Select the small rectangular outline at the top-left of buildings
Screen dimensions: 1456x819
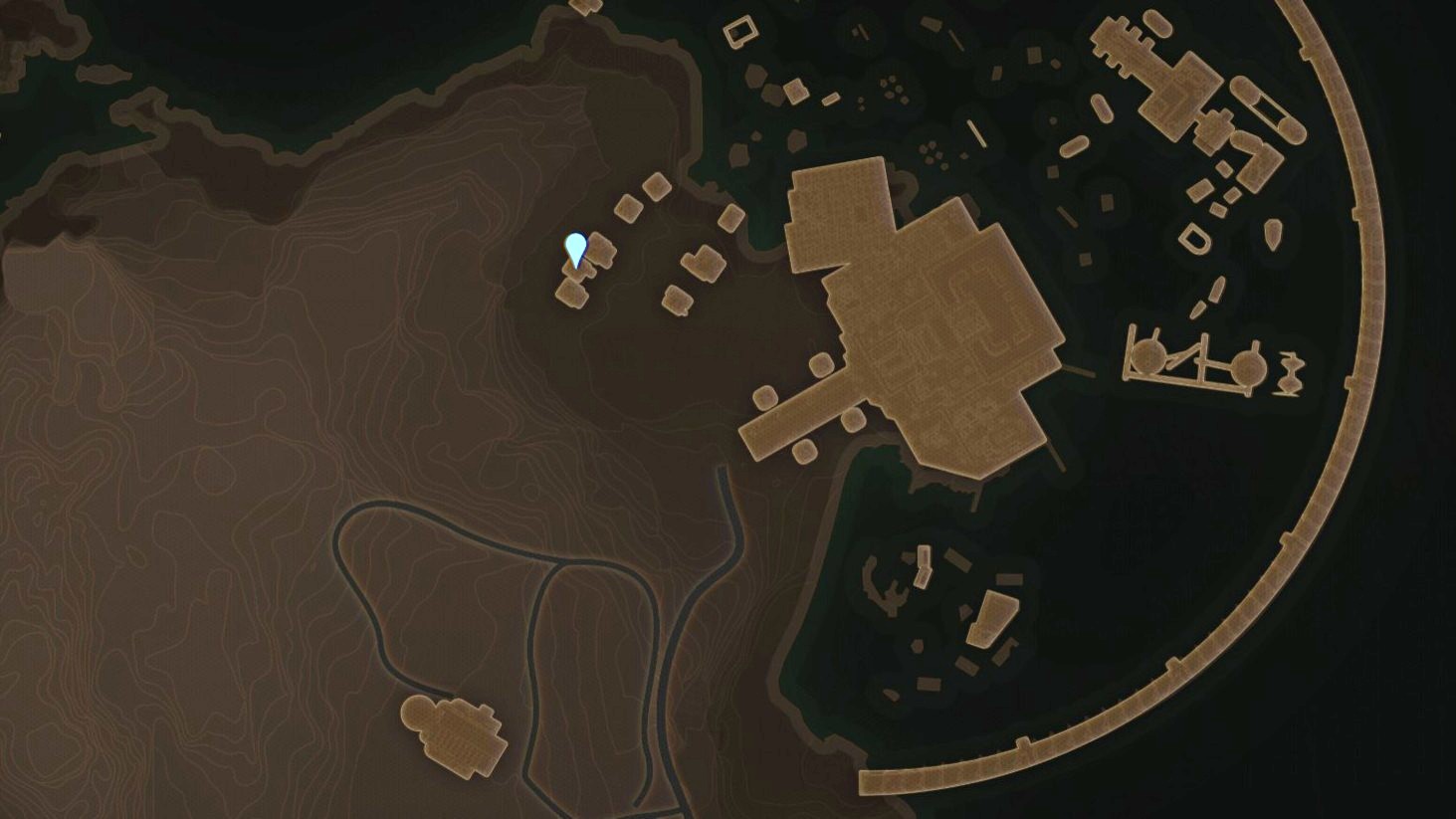tap(740, 32)
